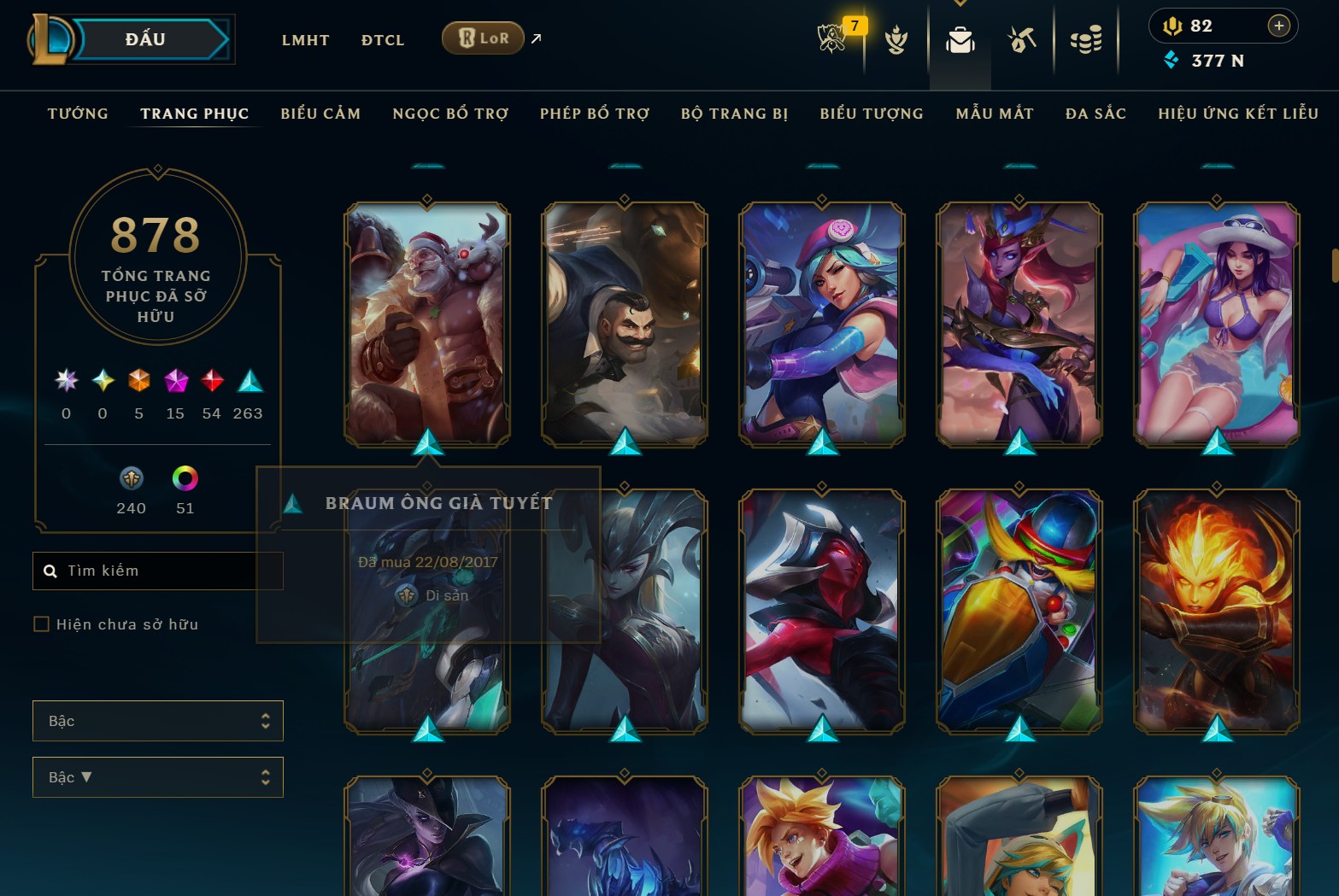This screenshot has height=896, width=1339.
Task: Open the 'Bậc ▼' sort order dropdown
Action: (158, 776)
